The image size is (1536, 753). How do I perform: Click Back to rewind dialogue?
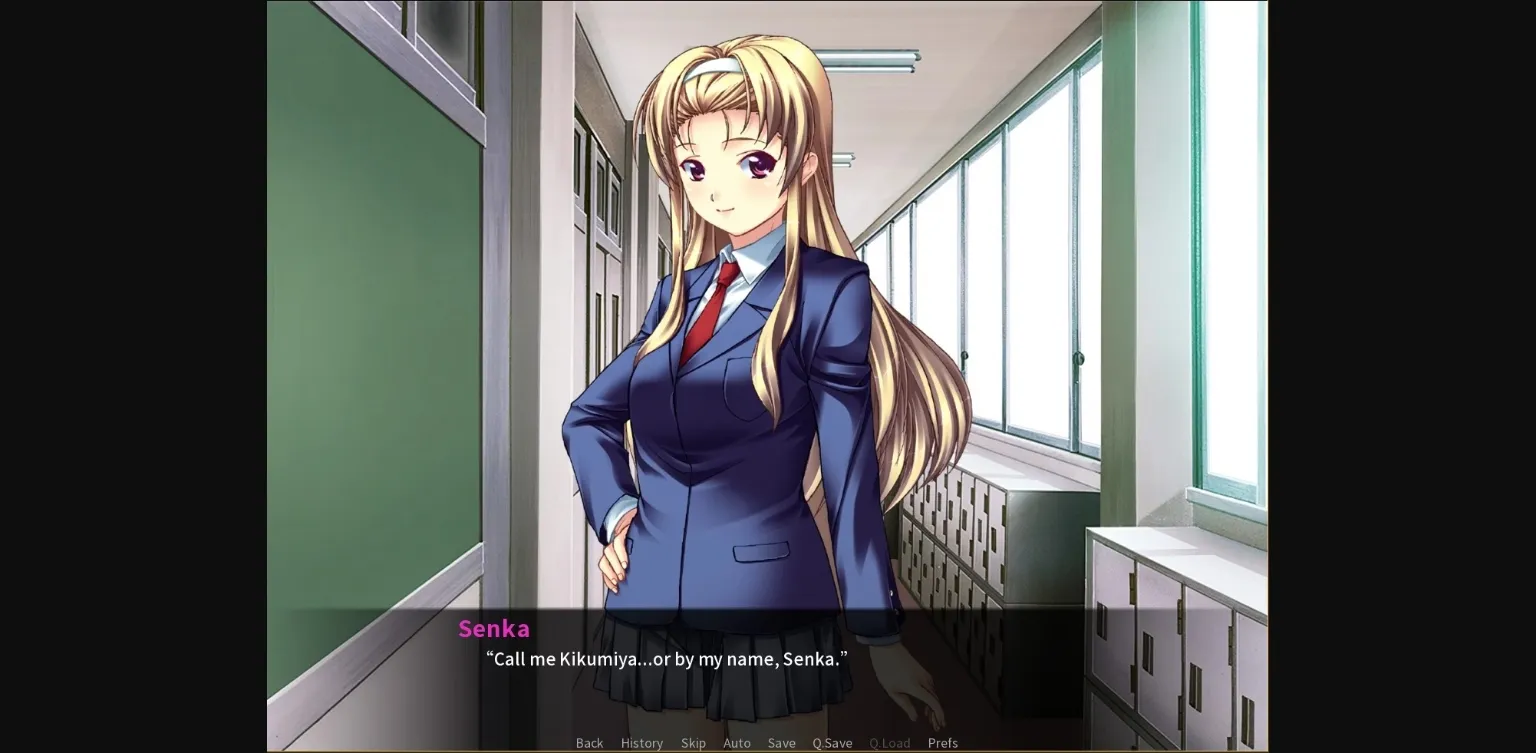(589, 743)
